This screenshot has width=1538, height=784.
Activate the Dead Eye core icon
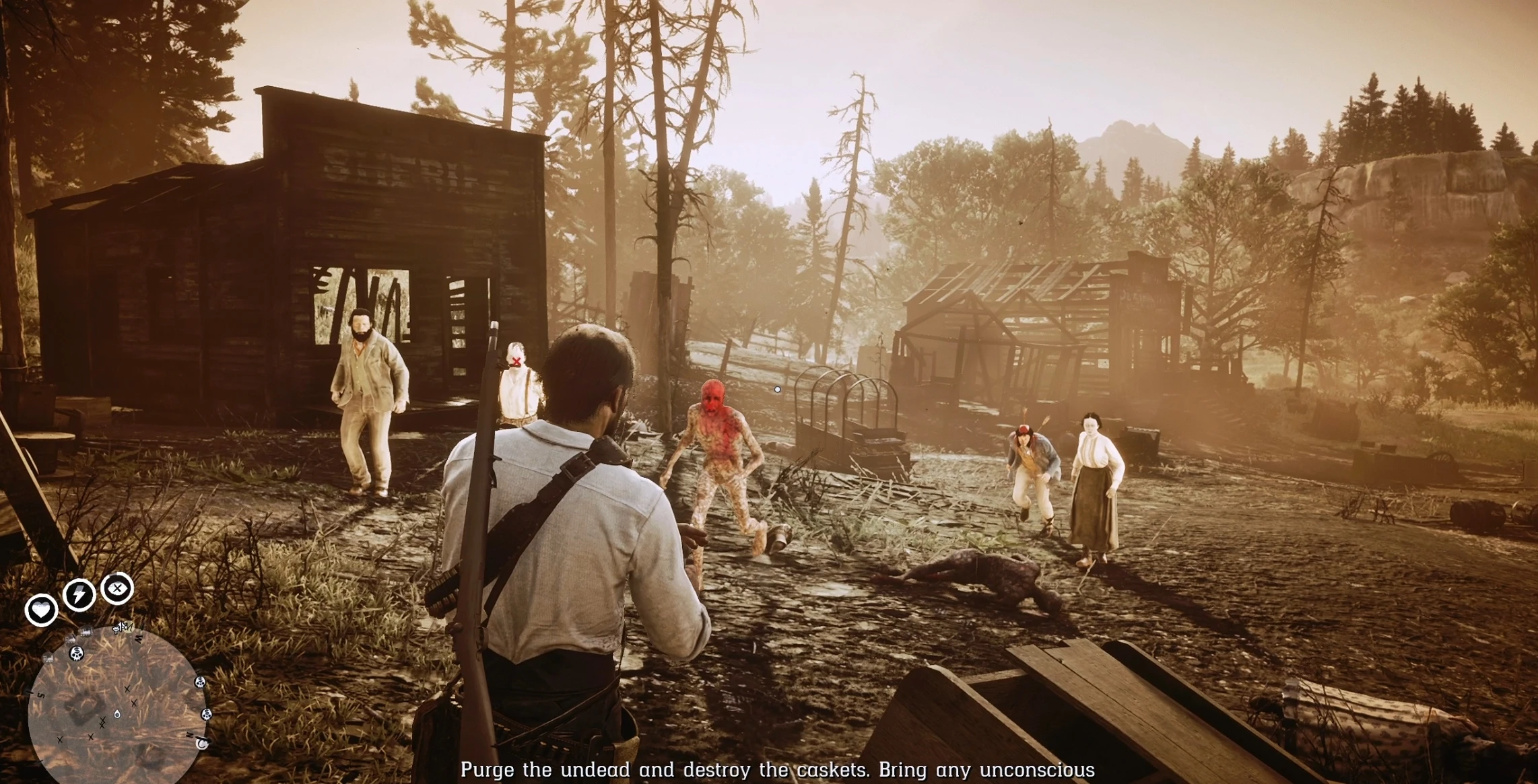pyautogui.click(x=117, y=589)
